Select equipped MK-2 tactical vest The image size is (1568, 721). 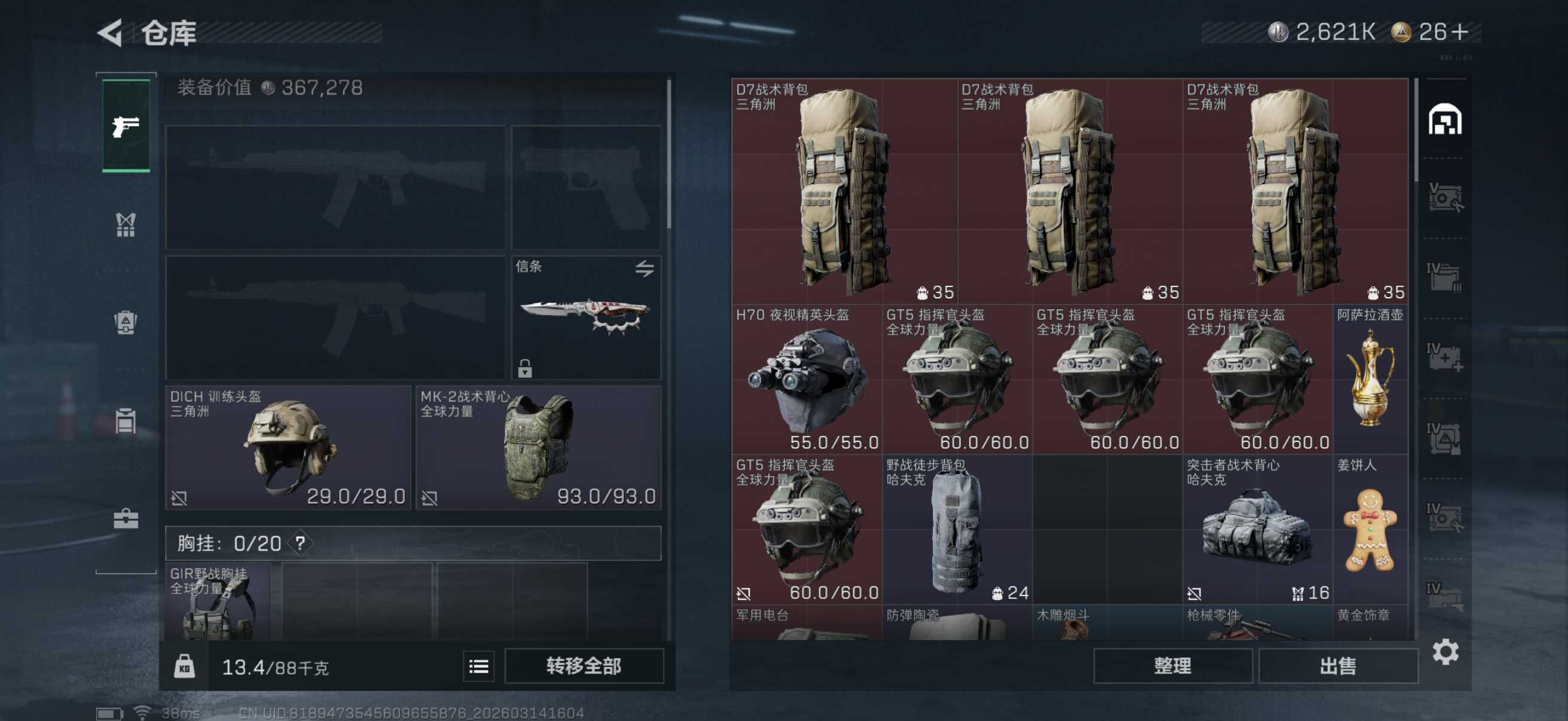(538, 447)
